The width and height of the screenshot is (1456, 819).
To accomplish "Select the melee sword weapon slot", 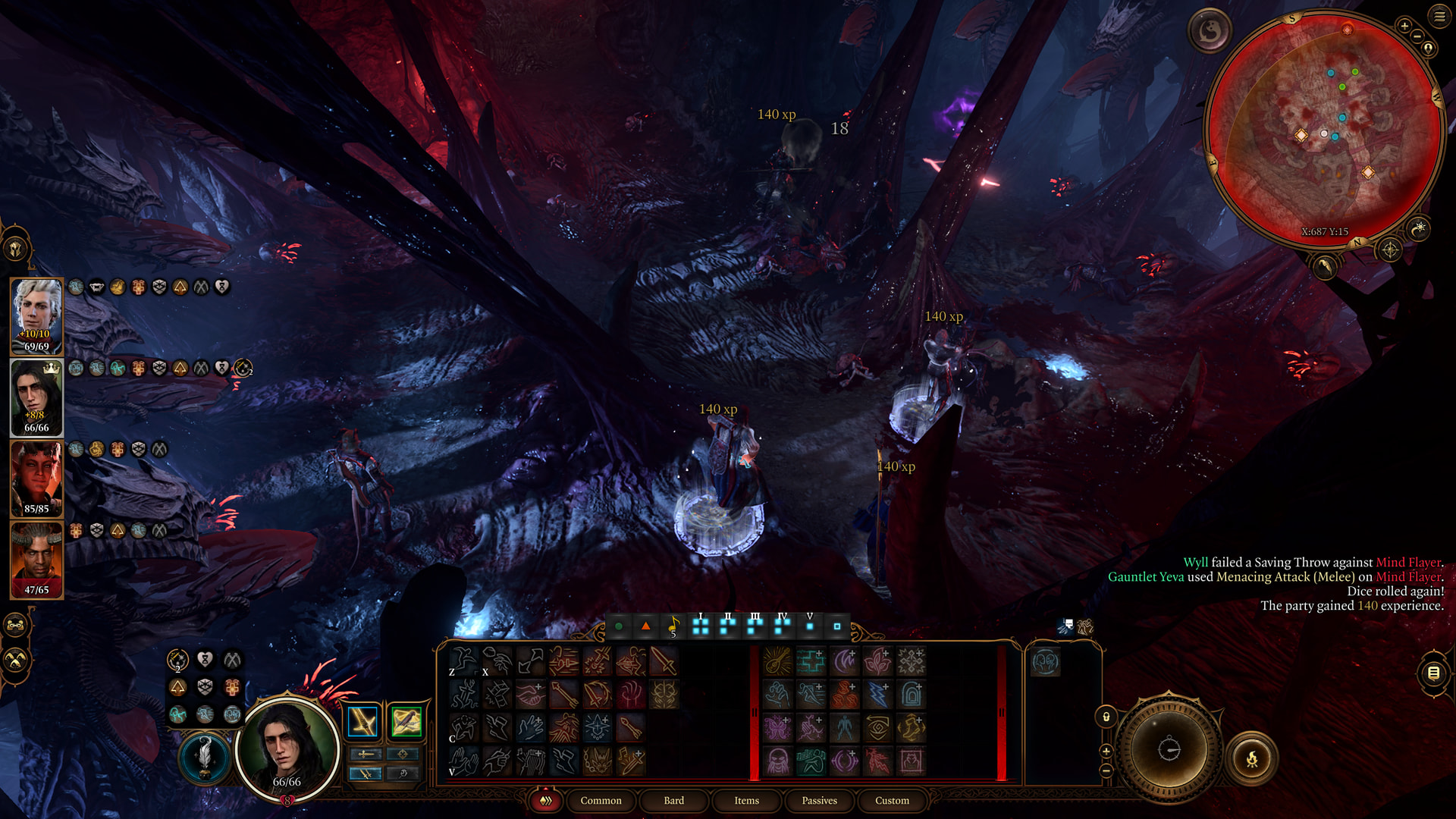I will pyautogui.click(x=363, y=722).
